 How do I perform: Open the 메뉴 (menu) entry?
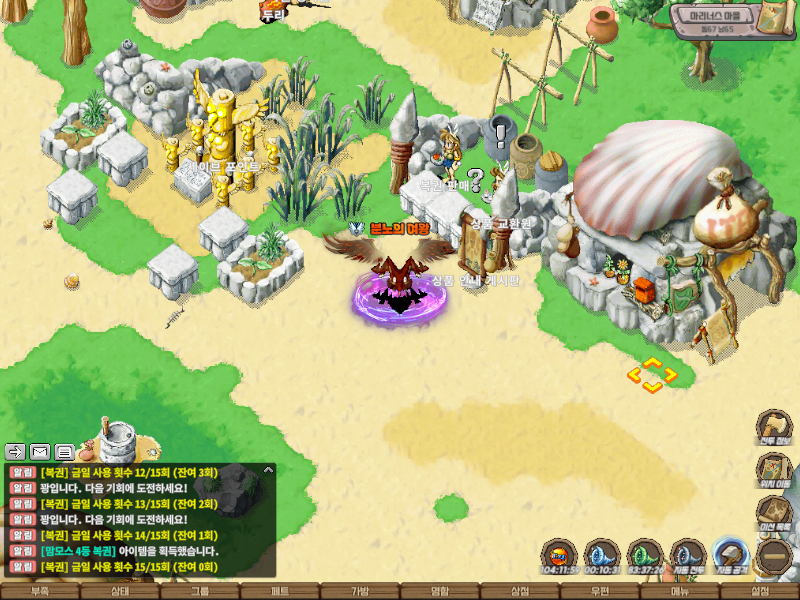(680, 591)
